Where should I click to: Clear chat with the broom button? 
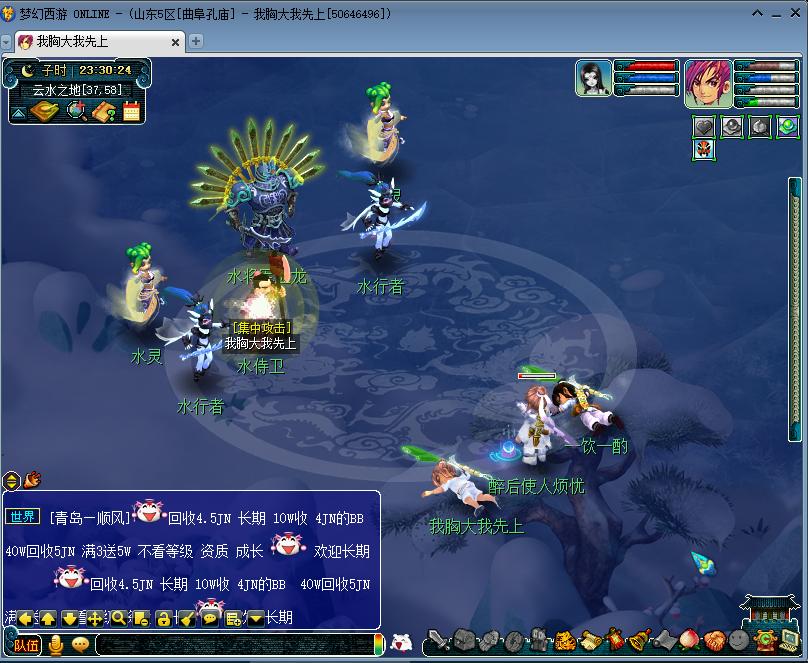click(x=186, y=618)
